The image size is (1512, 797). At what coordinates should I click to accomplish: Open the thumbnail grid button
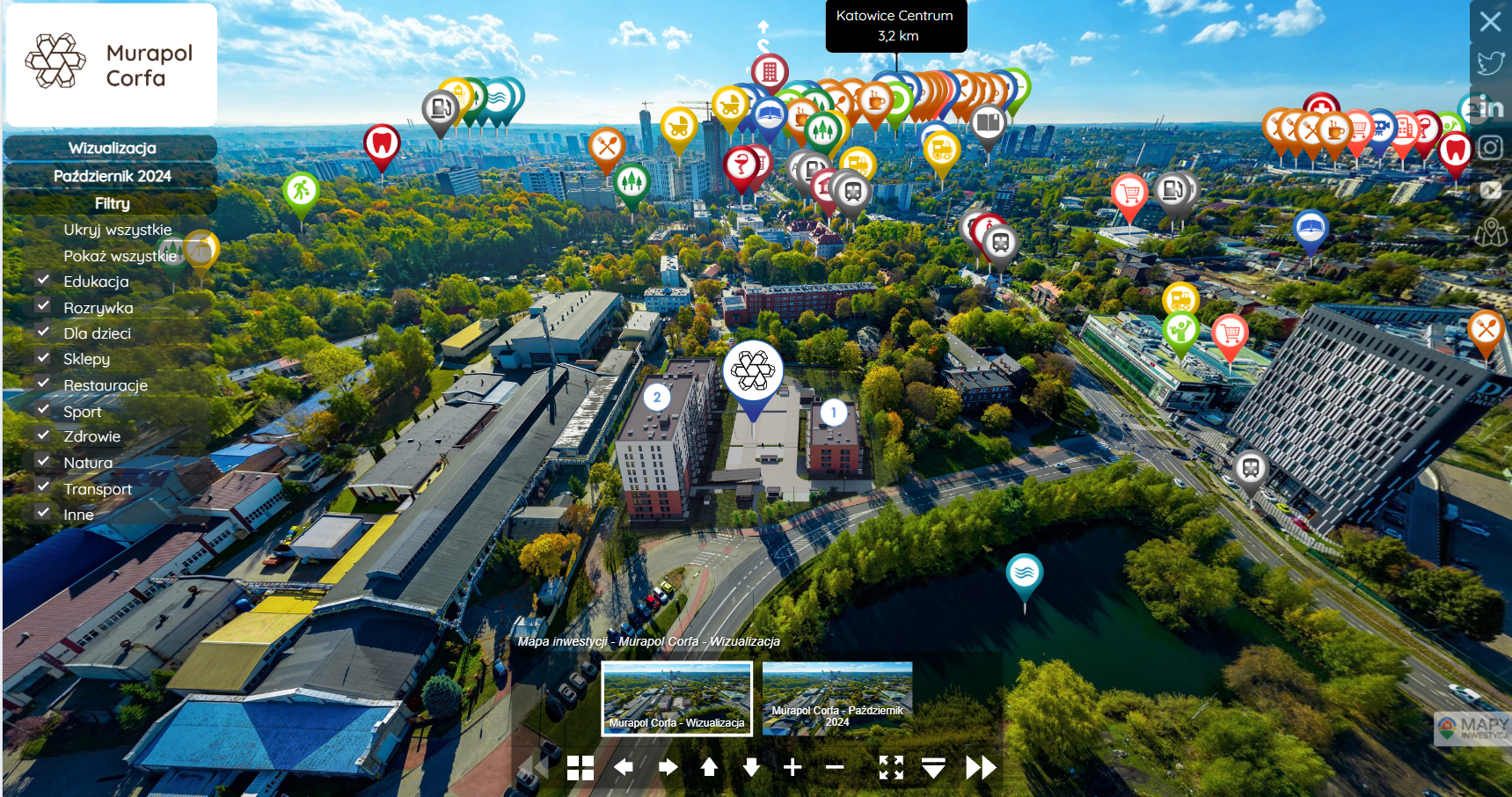[x=581, y=768]
